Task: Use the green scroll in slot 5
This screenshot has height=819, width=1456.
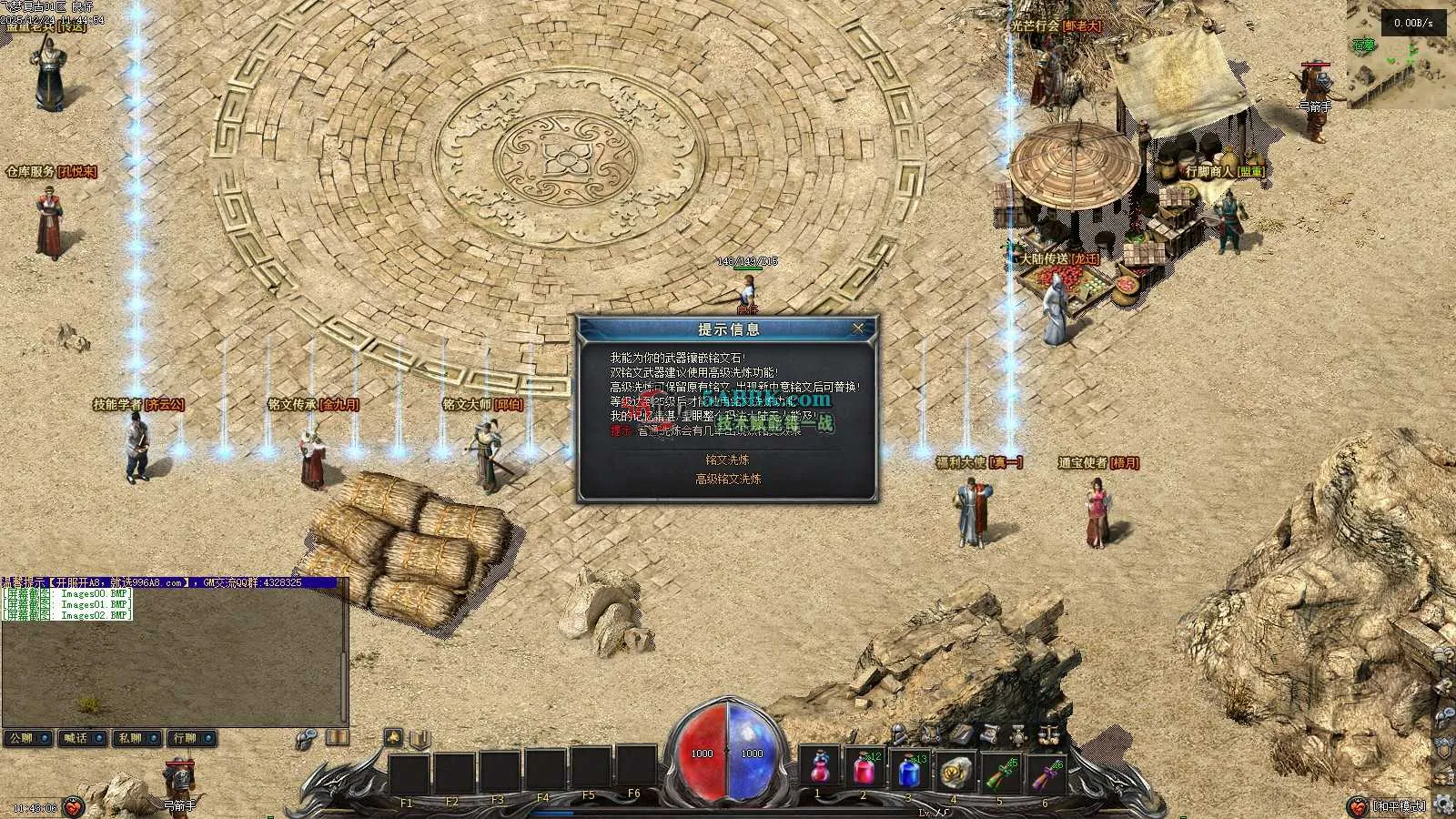Action: pyautogui.click(x=999, y=770)
